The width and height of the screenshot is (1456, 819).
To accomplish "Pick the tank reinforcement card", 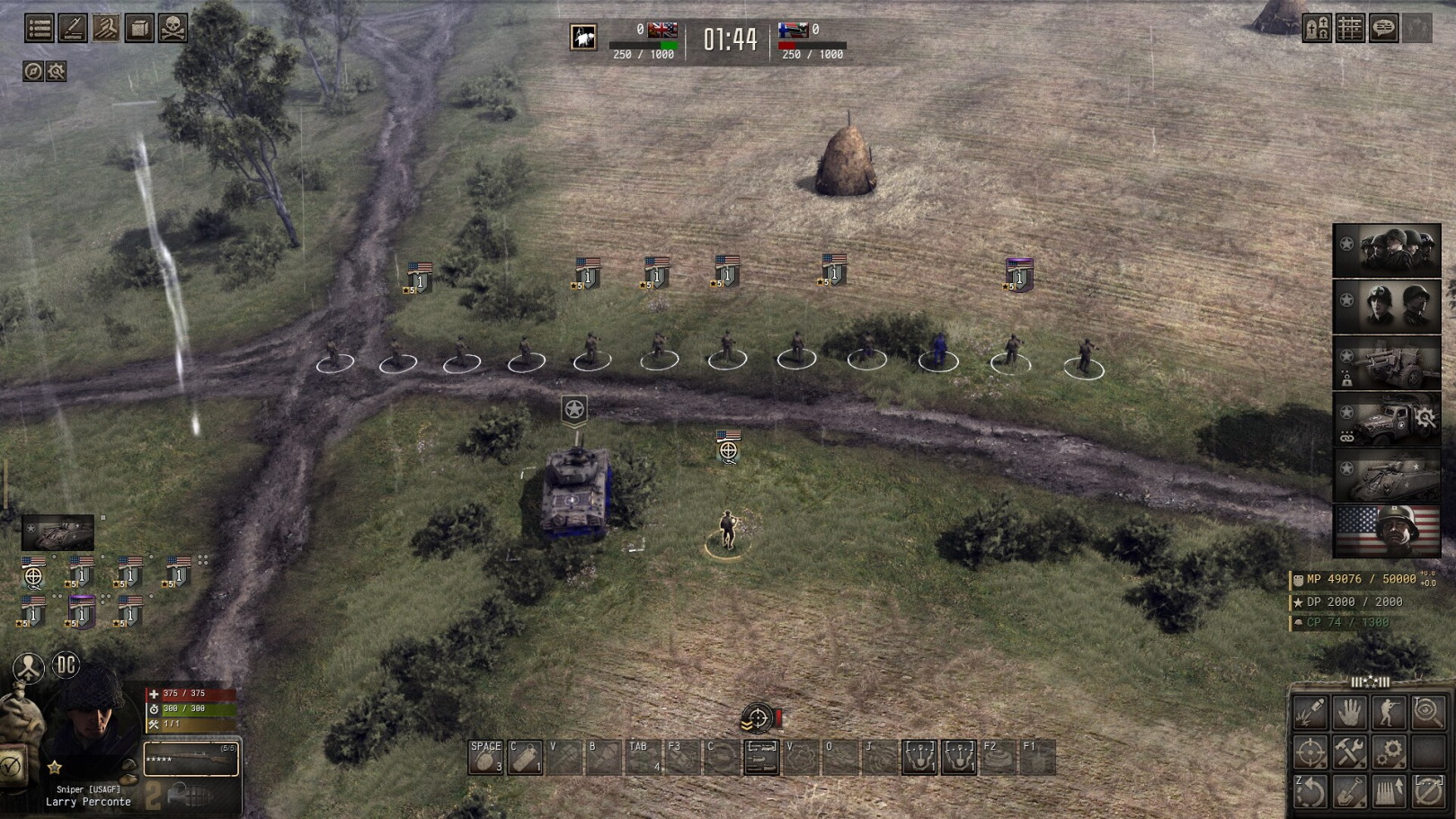I will point(1387,476).
